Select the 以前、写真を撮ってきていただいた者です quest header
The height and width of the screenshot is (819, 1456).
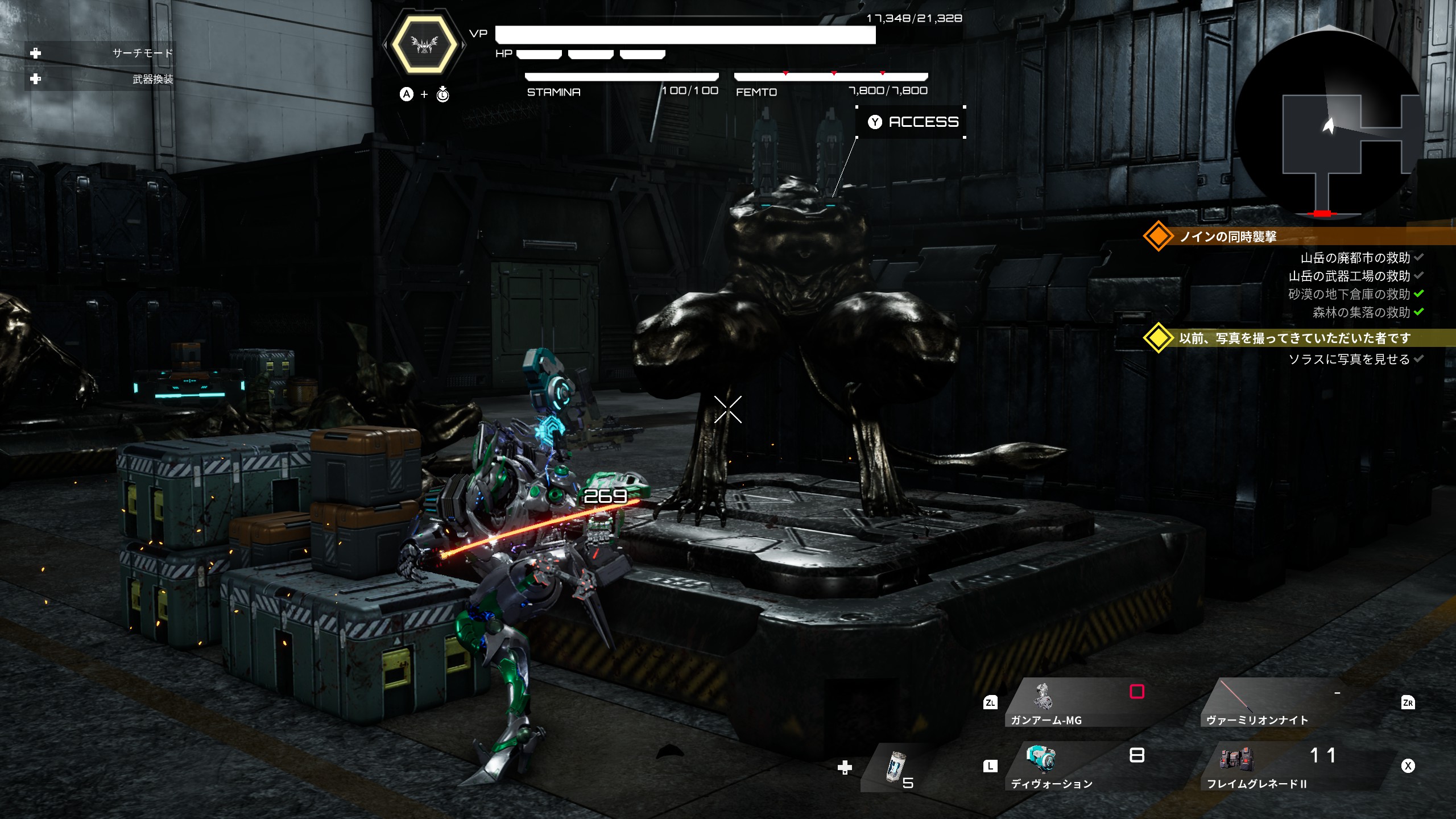tap(1294, 338)
